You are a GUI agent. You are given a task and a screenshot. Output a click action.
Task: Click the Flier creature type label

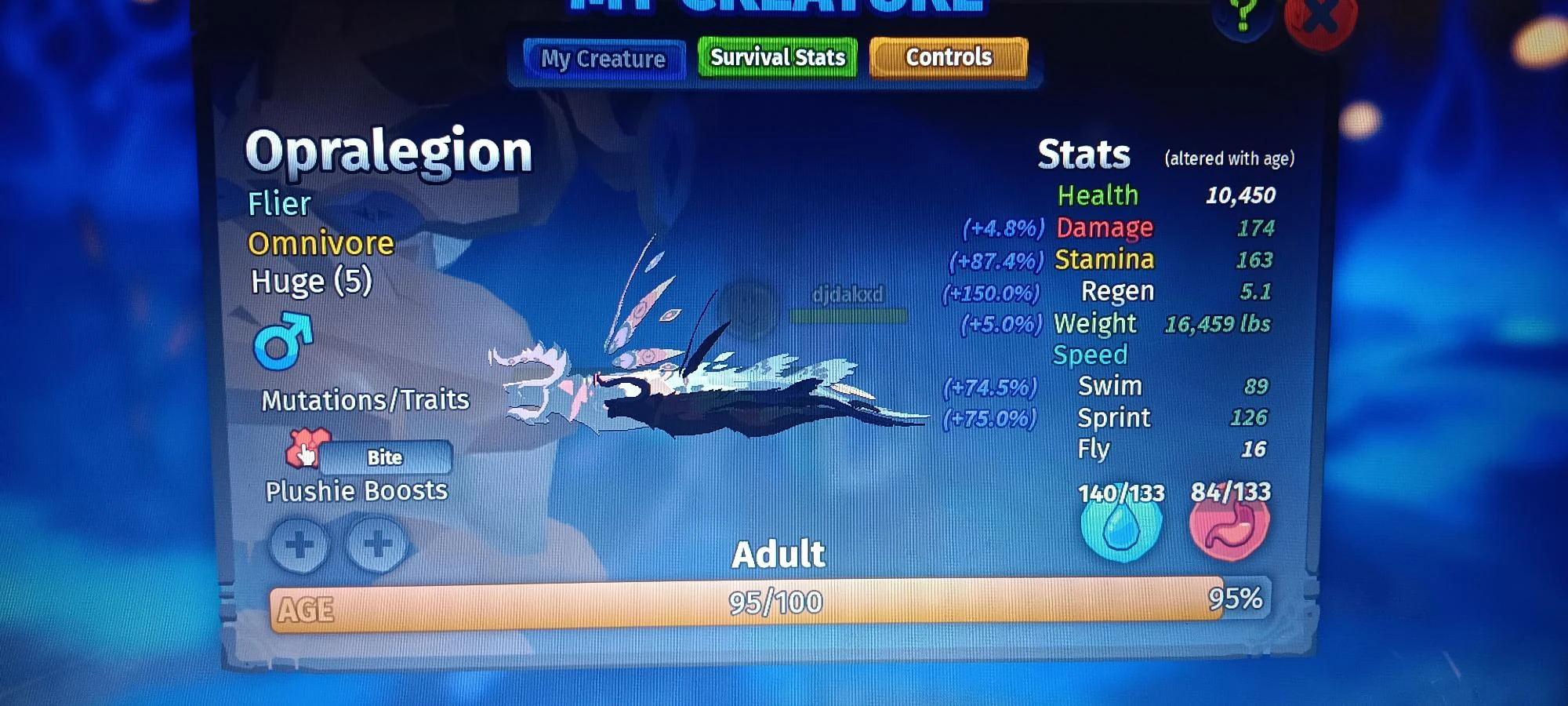point(278,204)
